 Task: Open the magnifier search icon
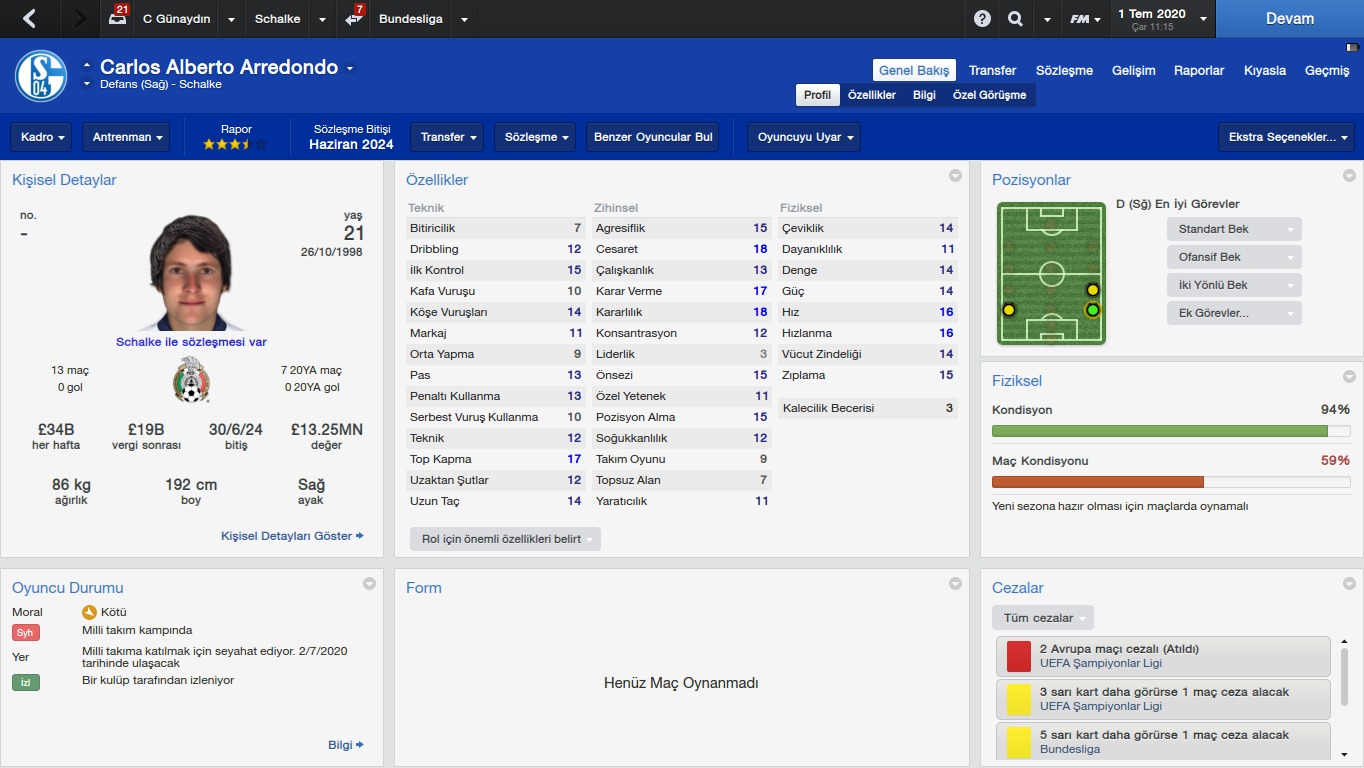click(x=1015, y=19)
